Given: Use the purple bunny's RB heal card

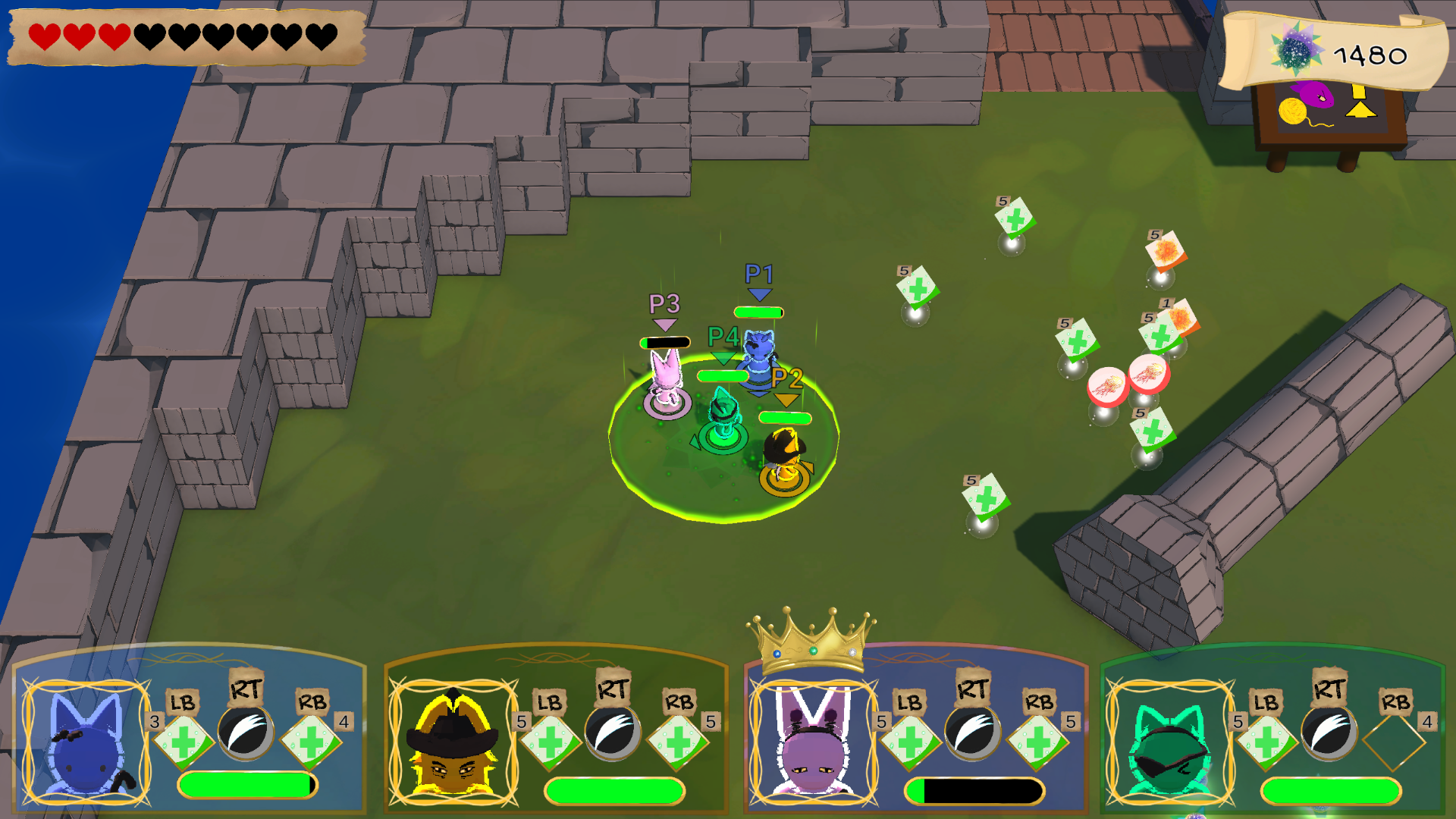Looking at the screenshot, I should tap(1038, 740).
